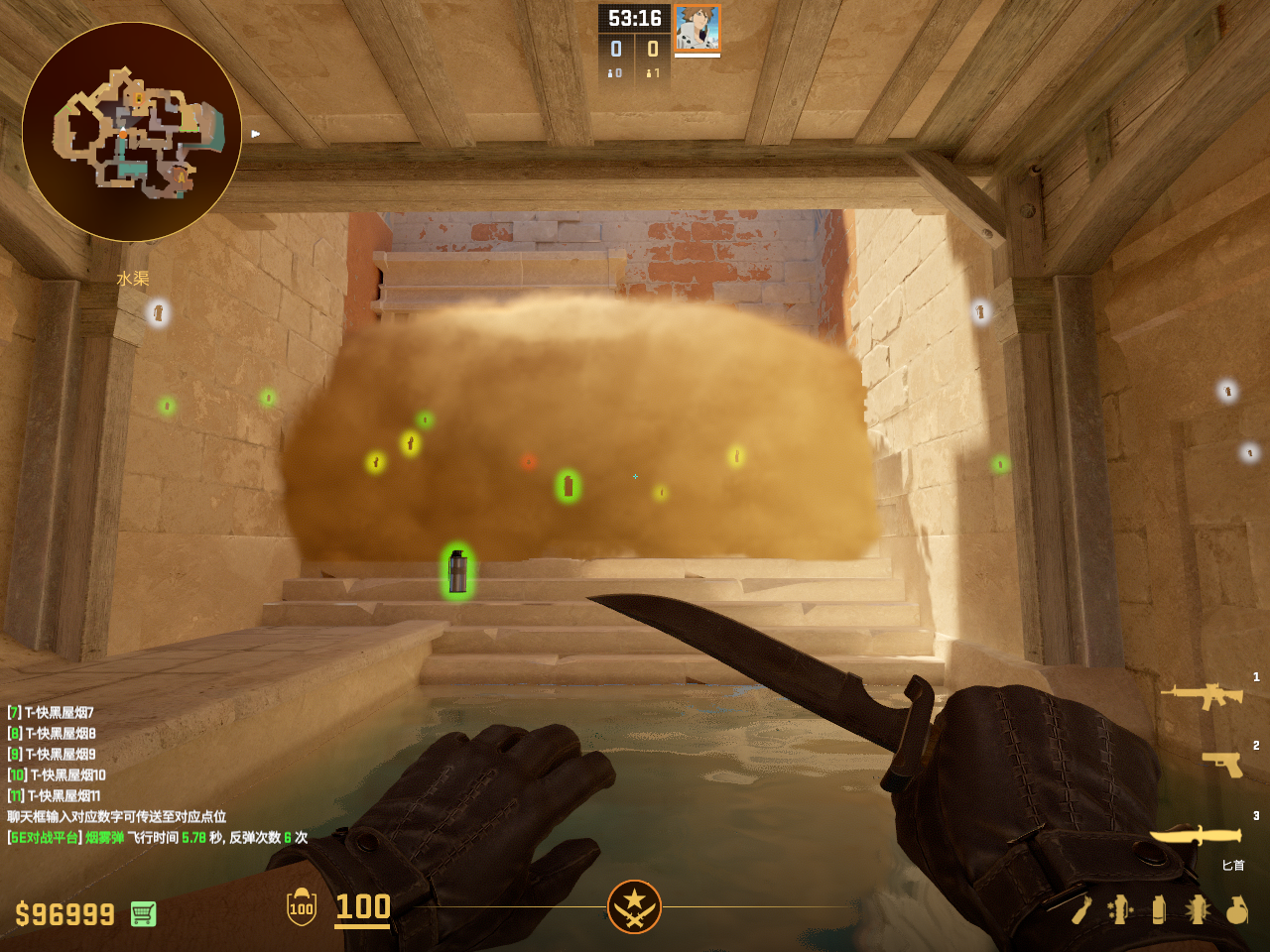Open the buy menu shopping cart icon
Viewport: 1270px width, 952px height.
(143, 913)
